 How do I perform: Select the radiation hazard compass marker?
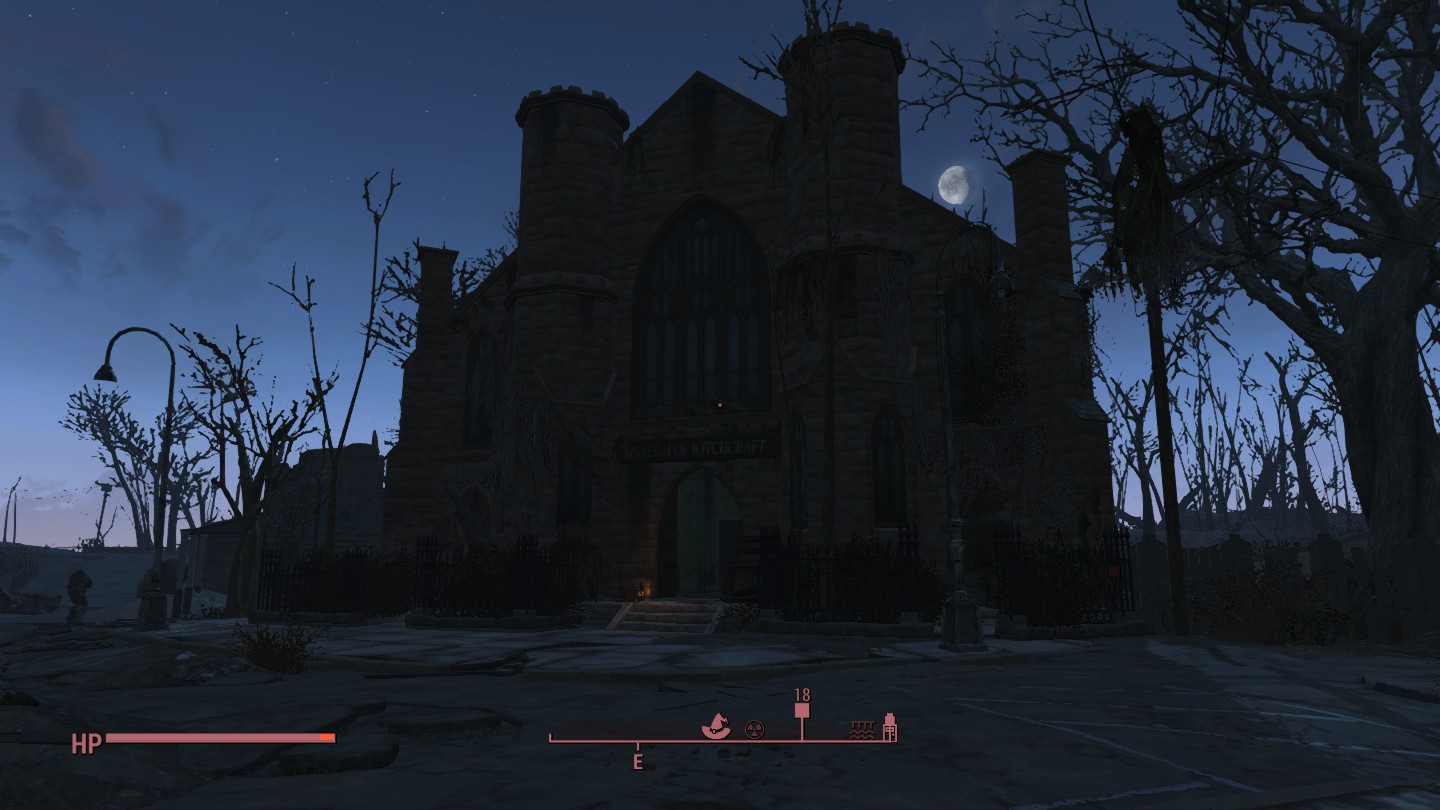(x=754, y=730)
